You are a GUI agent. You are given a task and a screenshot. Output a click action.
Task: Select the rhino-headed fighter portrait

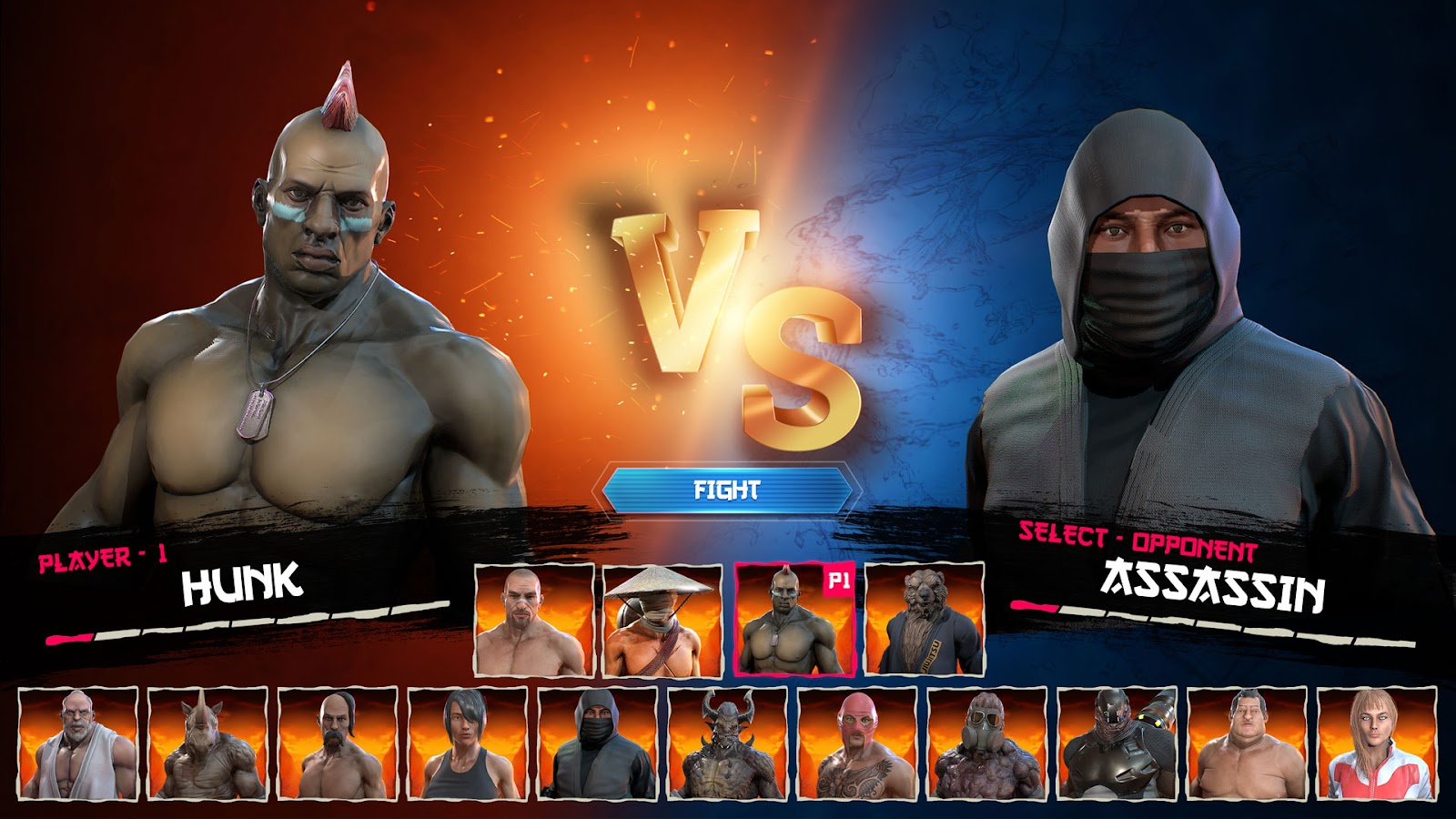point(207,744)
